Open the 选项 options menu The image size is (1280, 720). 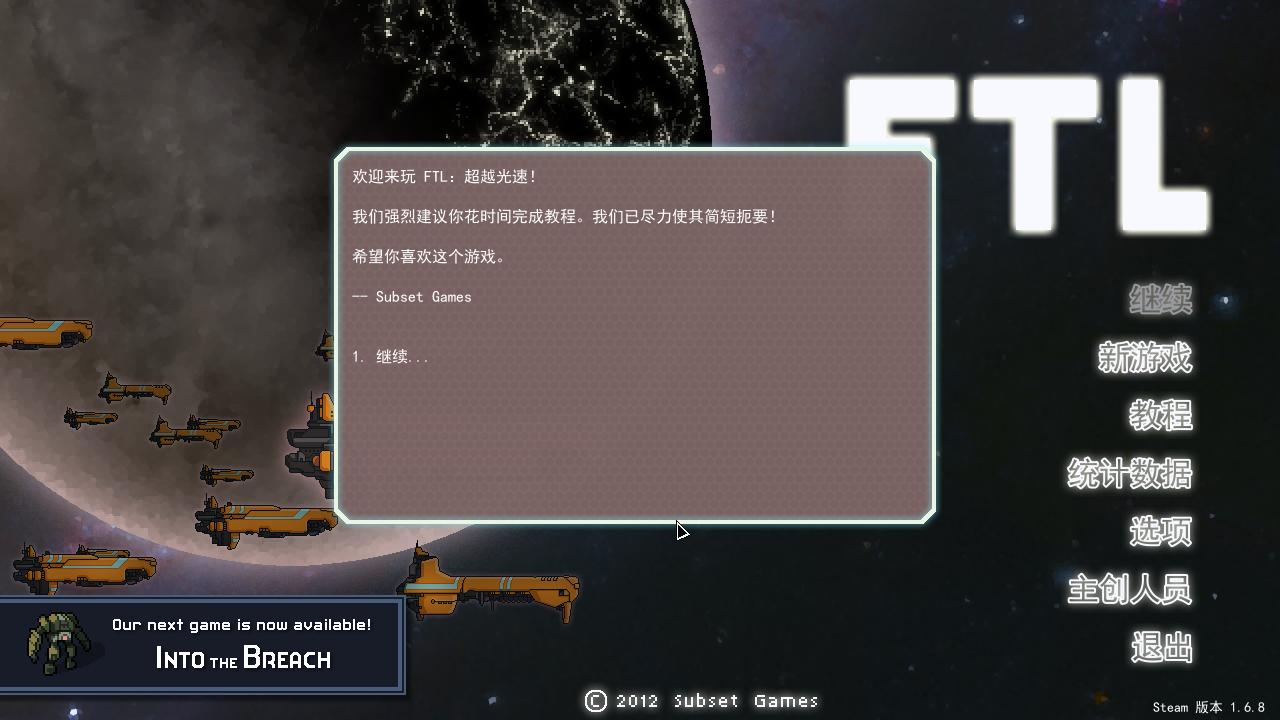pos(1159,533)
